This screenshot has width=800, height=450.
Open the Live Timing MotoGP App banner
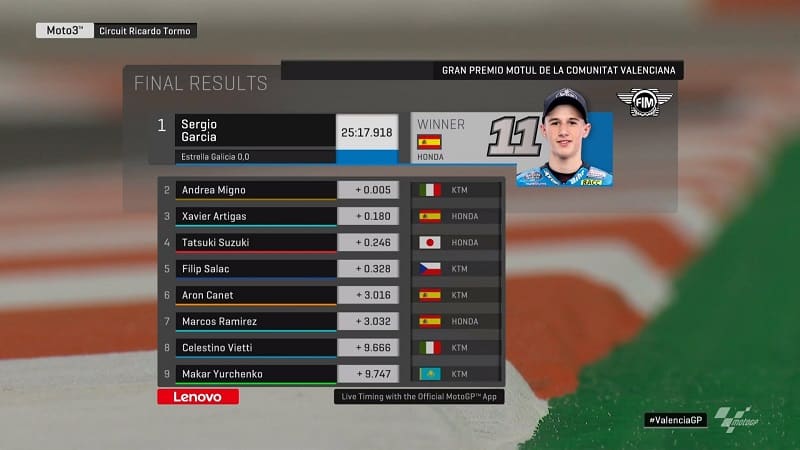point(415,397)
